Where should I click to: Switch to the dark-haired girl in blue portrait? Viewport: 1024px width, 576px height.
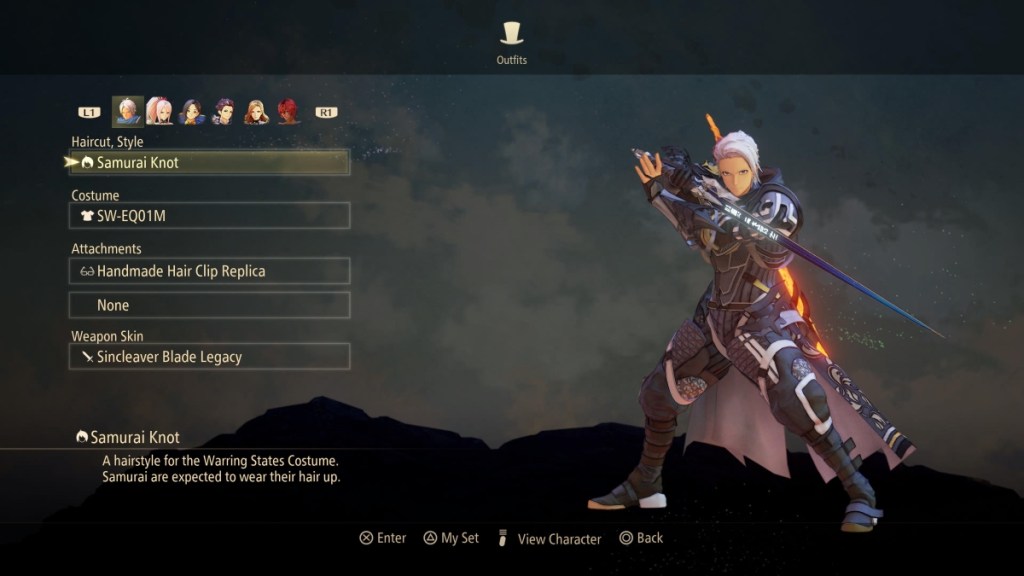(x=192, y=111)
